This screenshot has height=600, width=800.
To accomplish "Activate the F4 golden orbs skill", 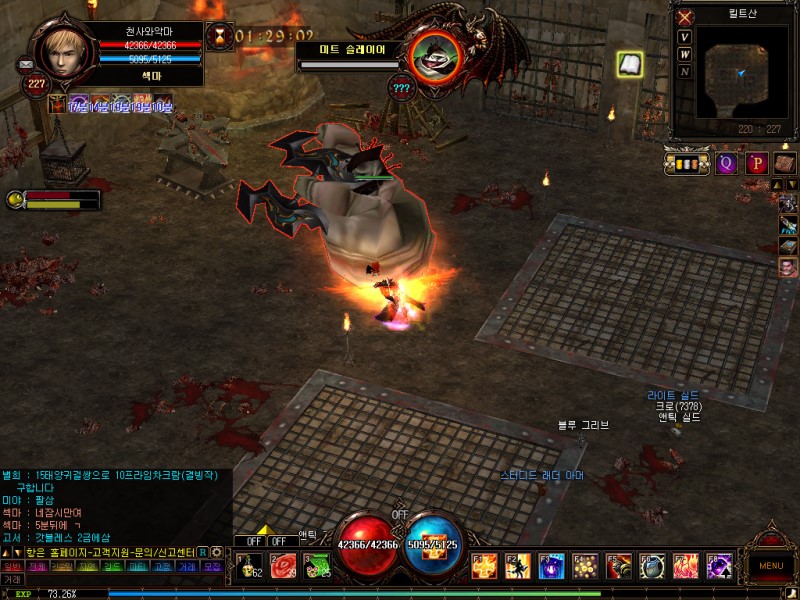I will [585, 567].
